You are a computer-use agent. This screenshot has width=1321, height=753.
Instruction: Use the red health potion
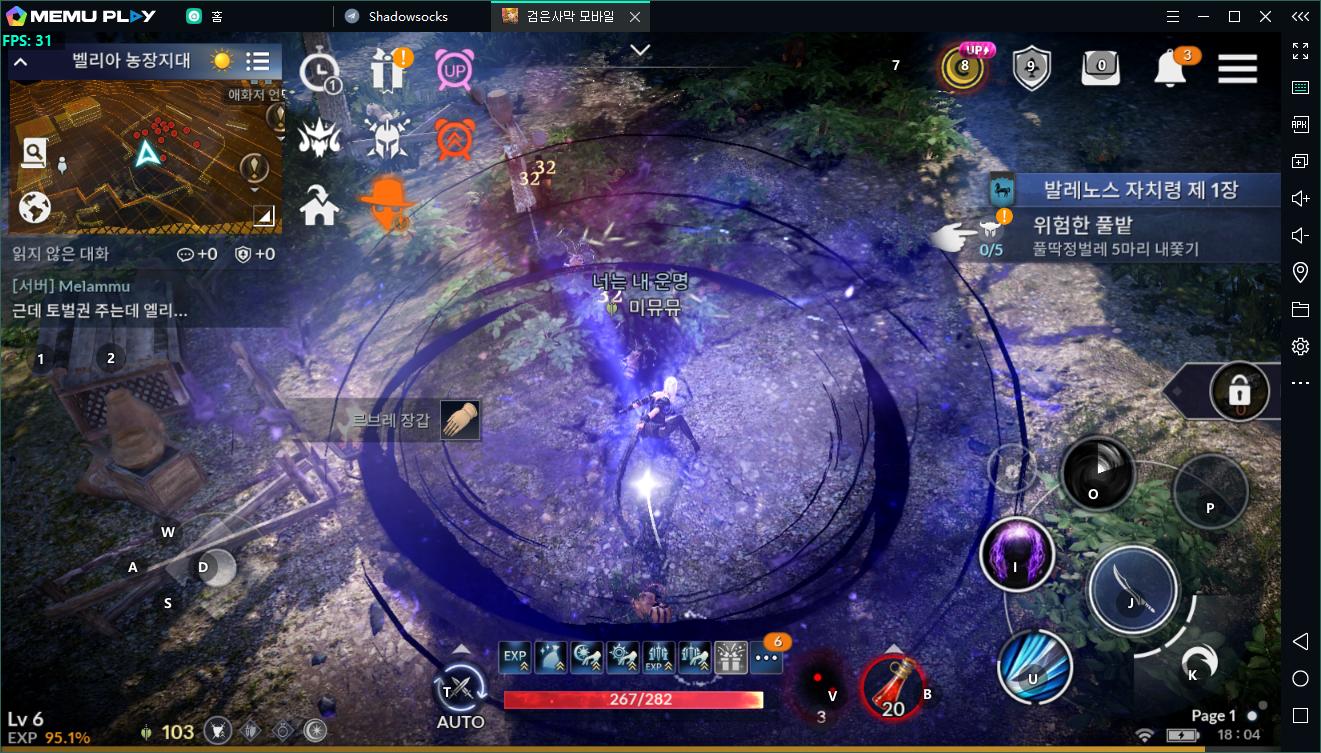(892, 688)
